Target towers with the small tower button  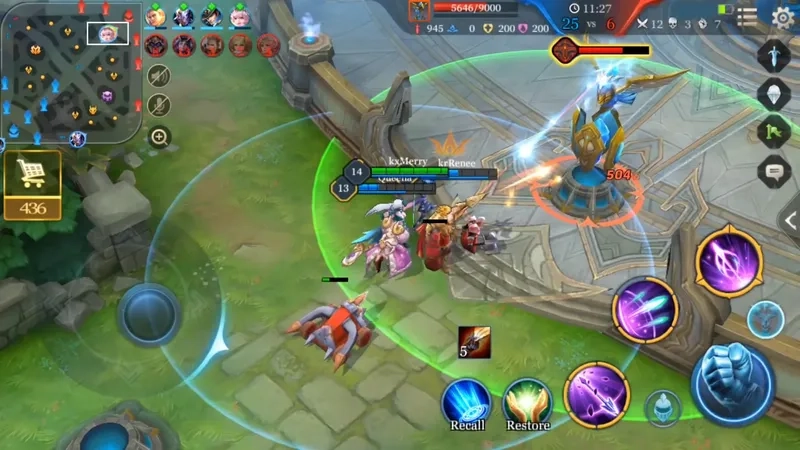tap(765, 319)
